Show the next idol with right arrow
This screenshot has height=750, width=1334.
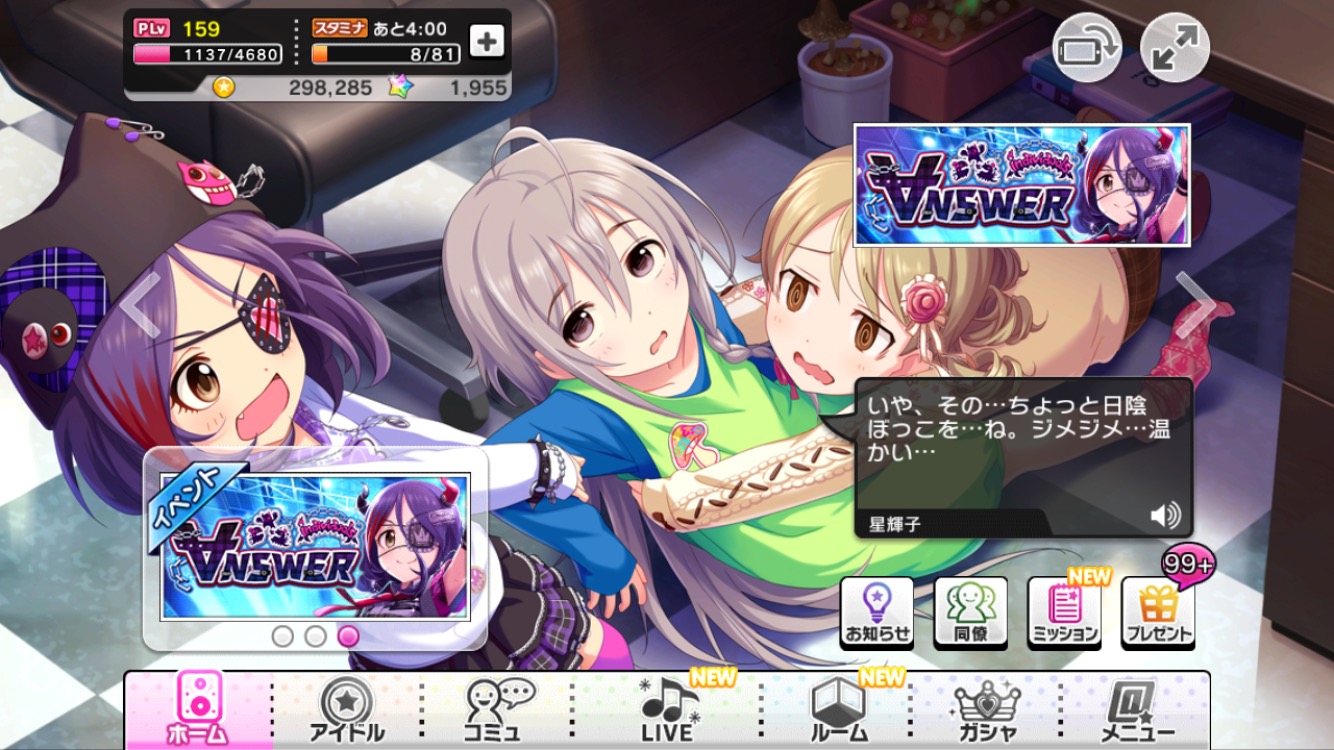click(x=1194, y=303)
